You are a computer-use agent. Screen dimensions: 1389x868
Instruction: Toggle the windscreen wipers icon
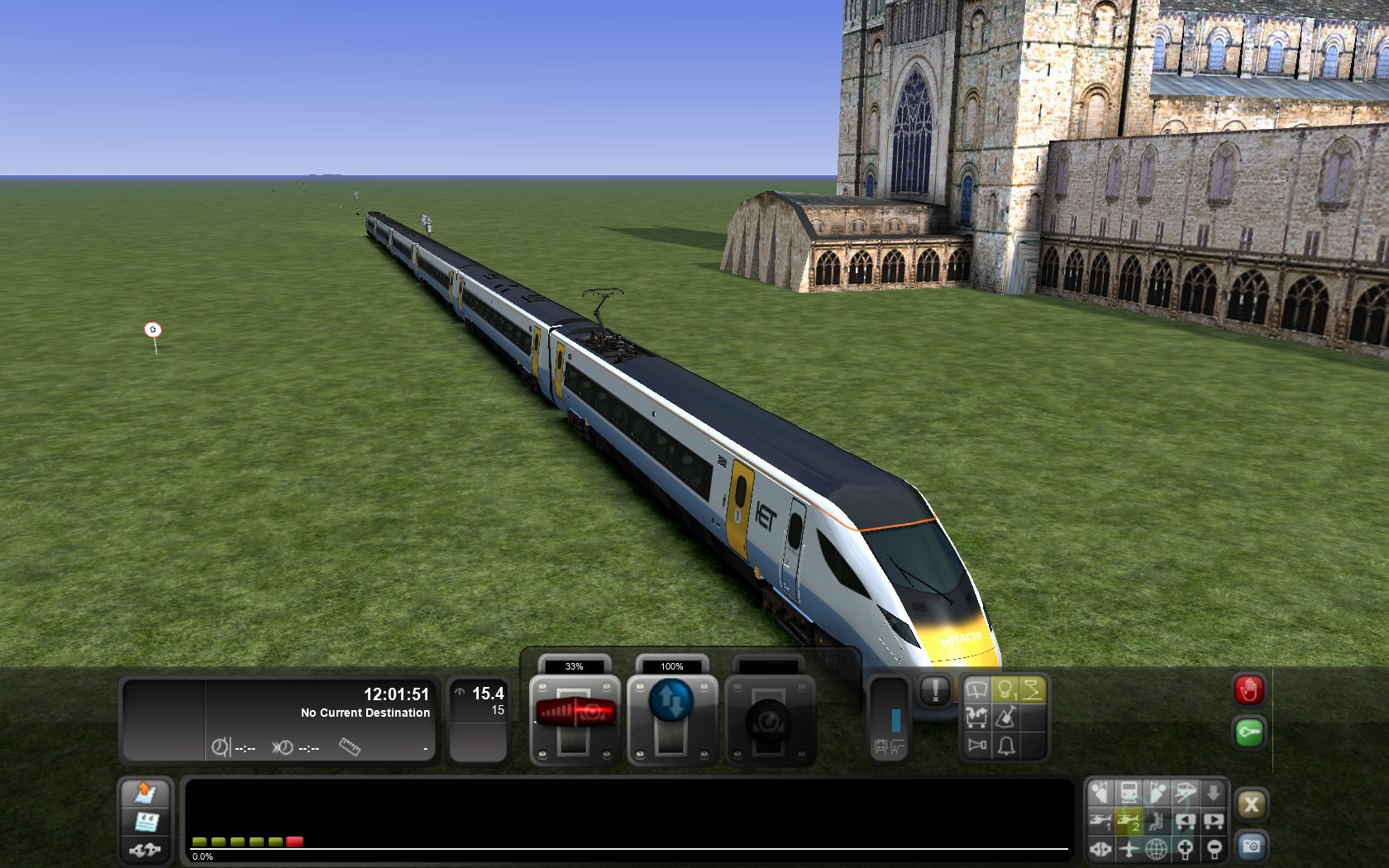pyautogui.click(x=976, y=690)
